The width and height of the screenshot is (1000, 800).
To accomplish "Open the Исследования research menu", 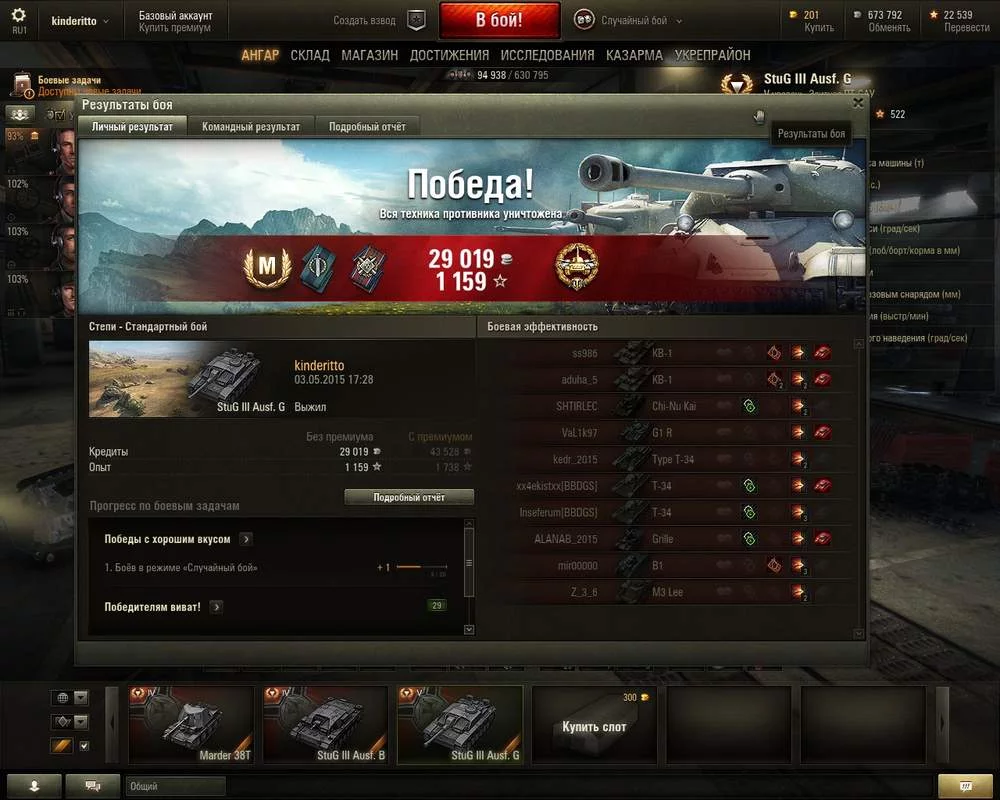I will coord(547,55).
